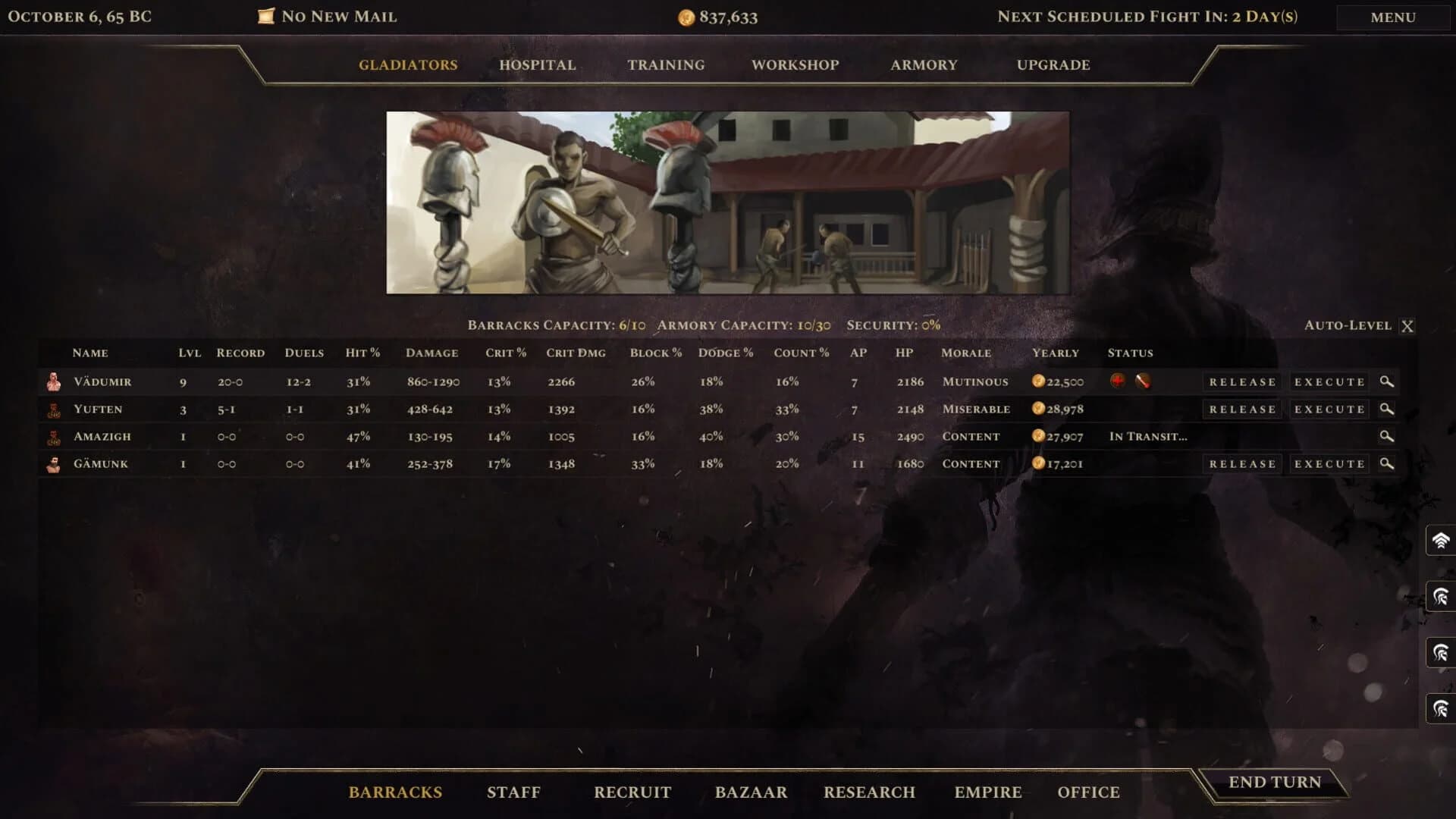
Task: Select the Yuften gladiator row
Action: 98,409
